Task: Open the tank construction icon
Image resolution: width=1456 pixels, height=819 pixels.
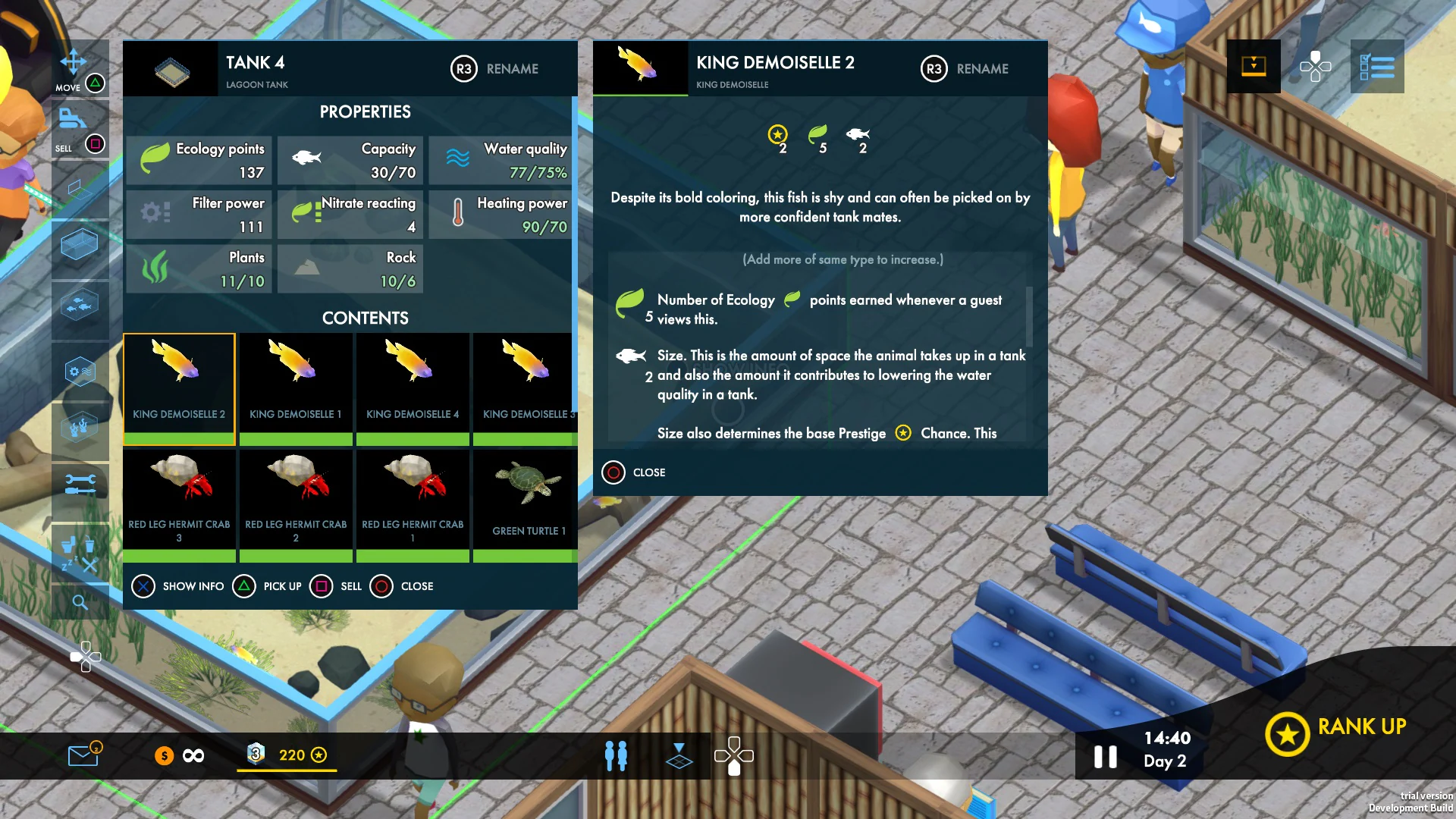Action: click(x=80, y=243)
